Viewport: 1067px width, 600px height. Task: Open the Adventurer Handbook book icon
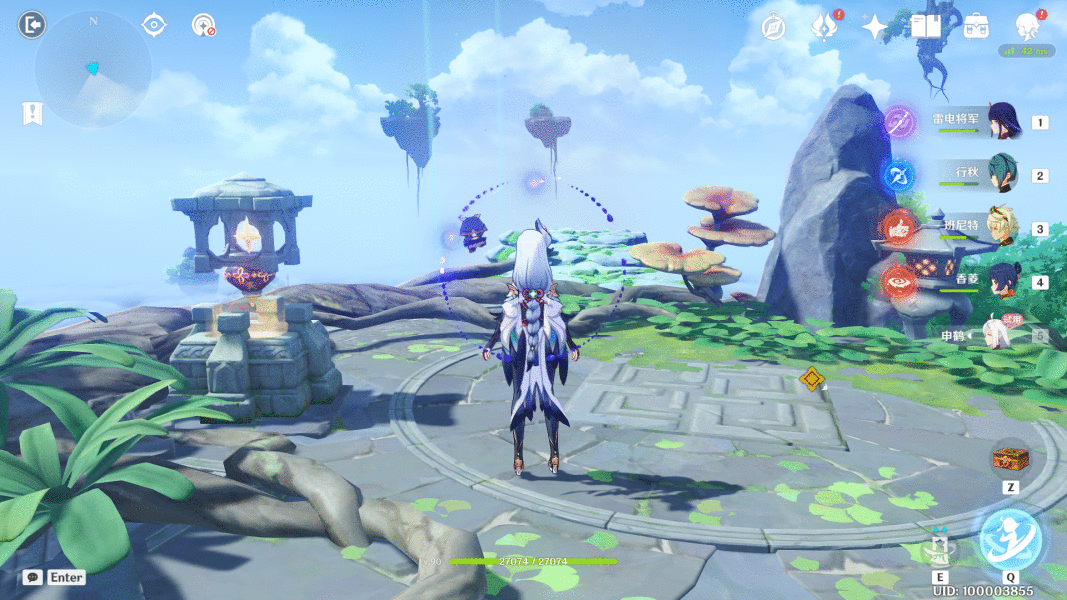pos(925,27)
